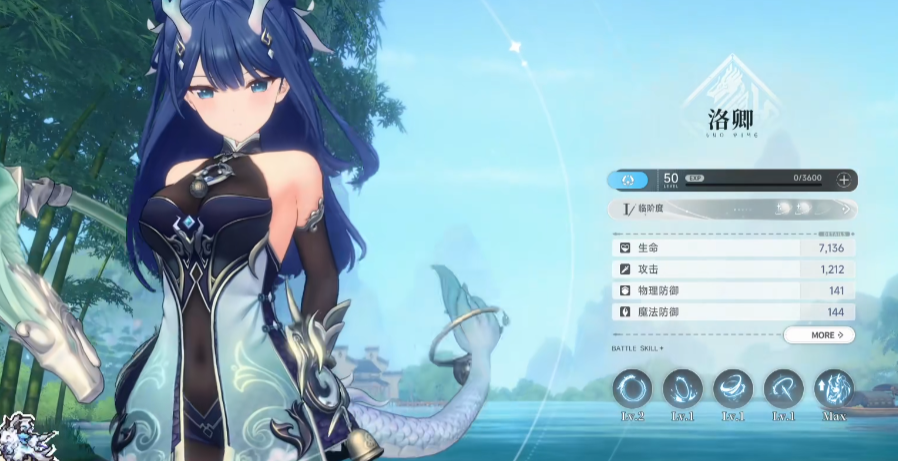Open the Max-level dragon passive skill
Viewport: 898px width, 461px height.
coord(834,388)
